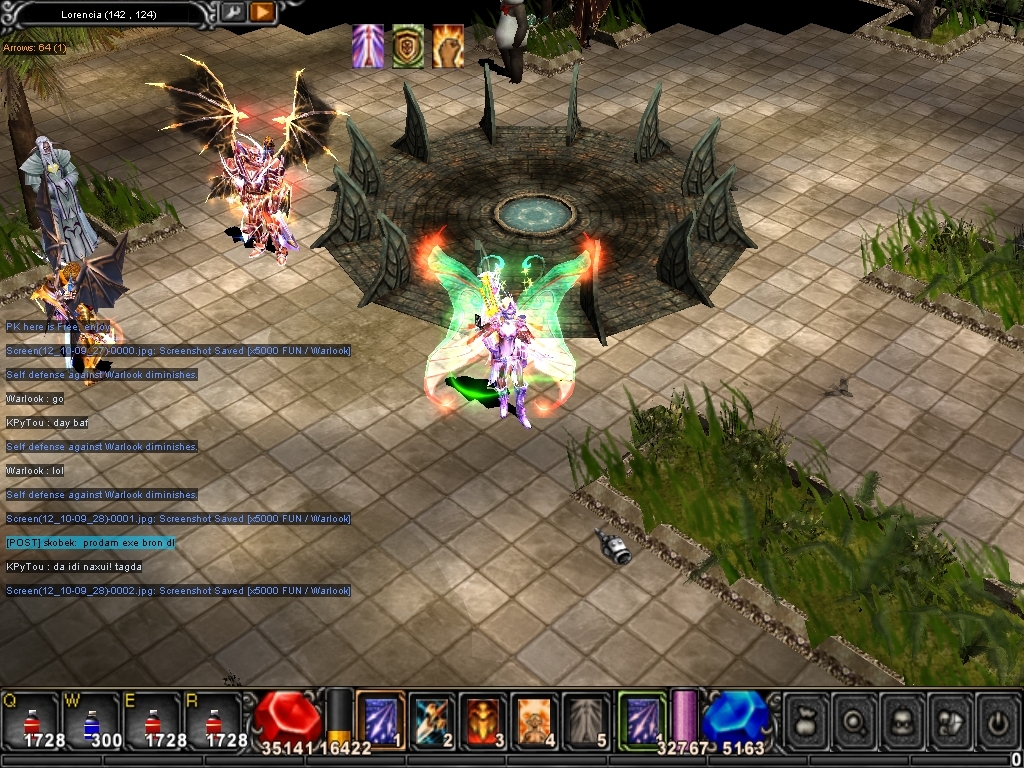
Task: Select skill slot 1 purple arrows skill
Action: click(x=380, y=719)
